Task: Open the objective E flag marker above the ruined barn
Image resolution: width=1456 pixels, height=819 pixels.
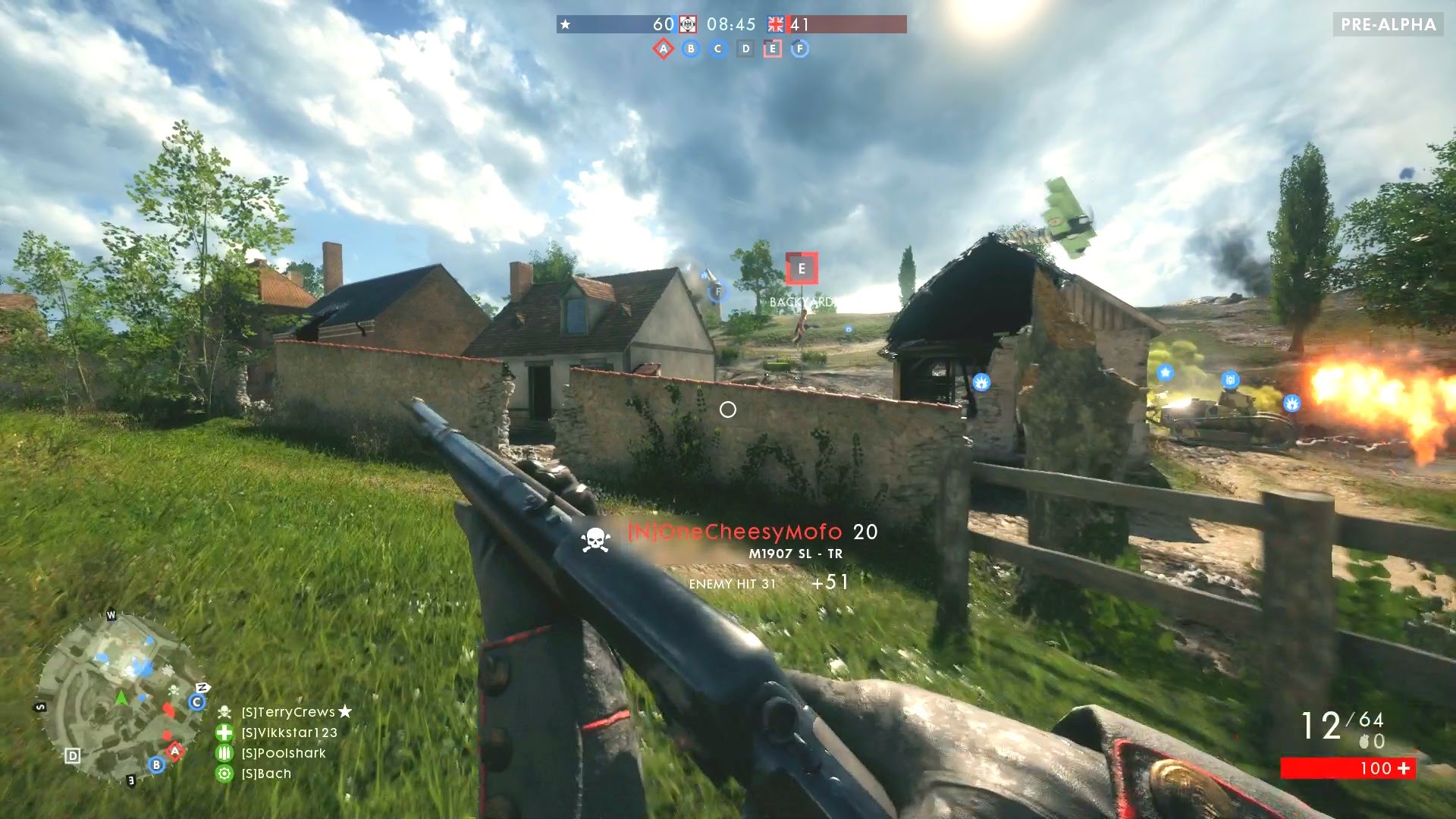Action: click(800, 268)
